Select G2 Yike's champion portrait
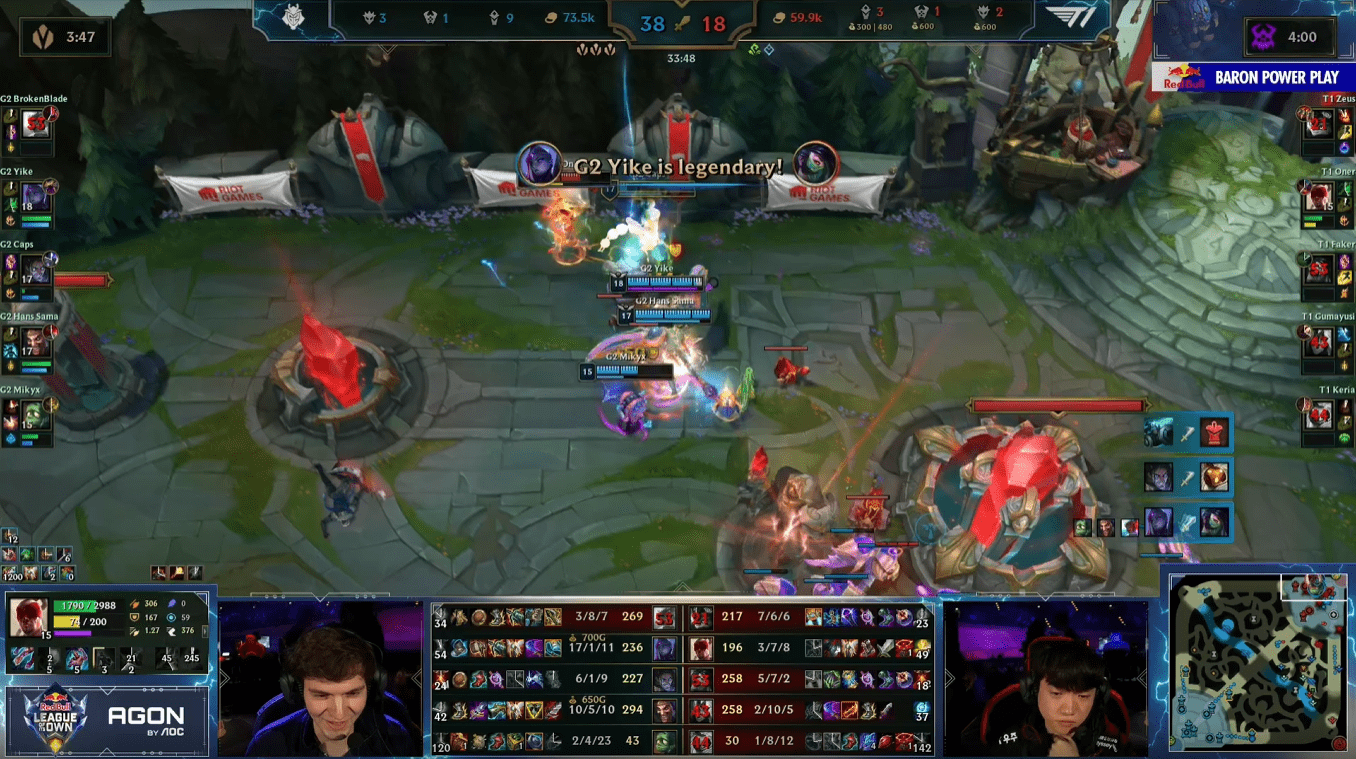The height and width of the screenshot is (759, 1356). click(36, 197)
